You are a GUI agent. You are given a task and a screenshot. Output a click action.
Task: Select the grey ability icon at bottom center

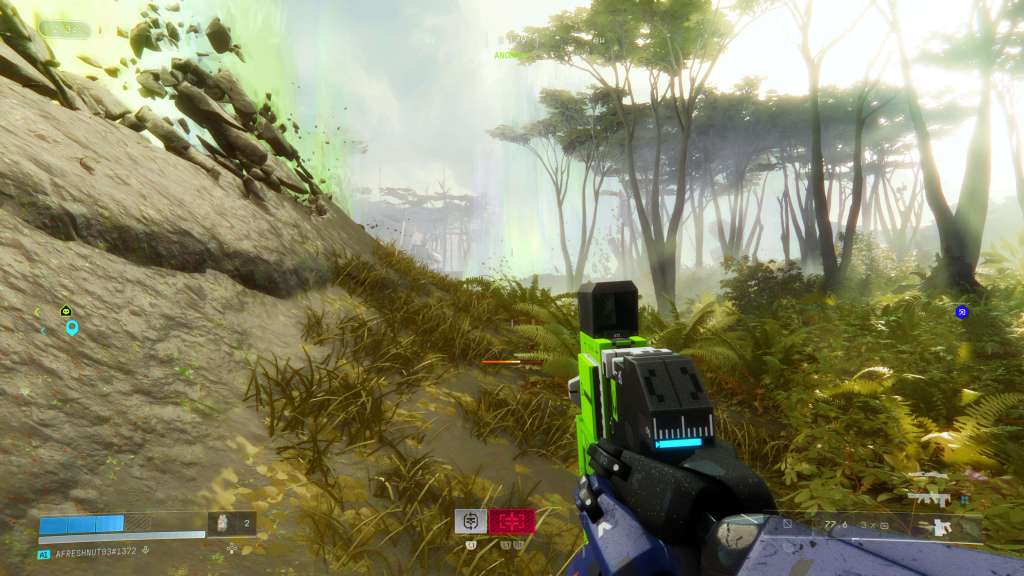471,520
